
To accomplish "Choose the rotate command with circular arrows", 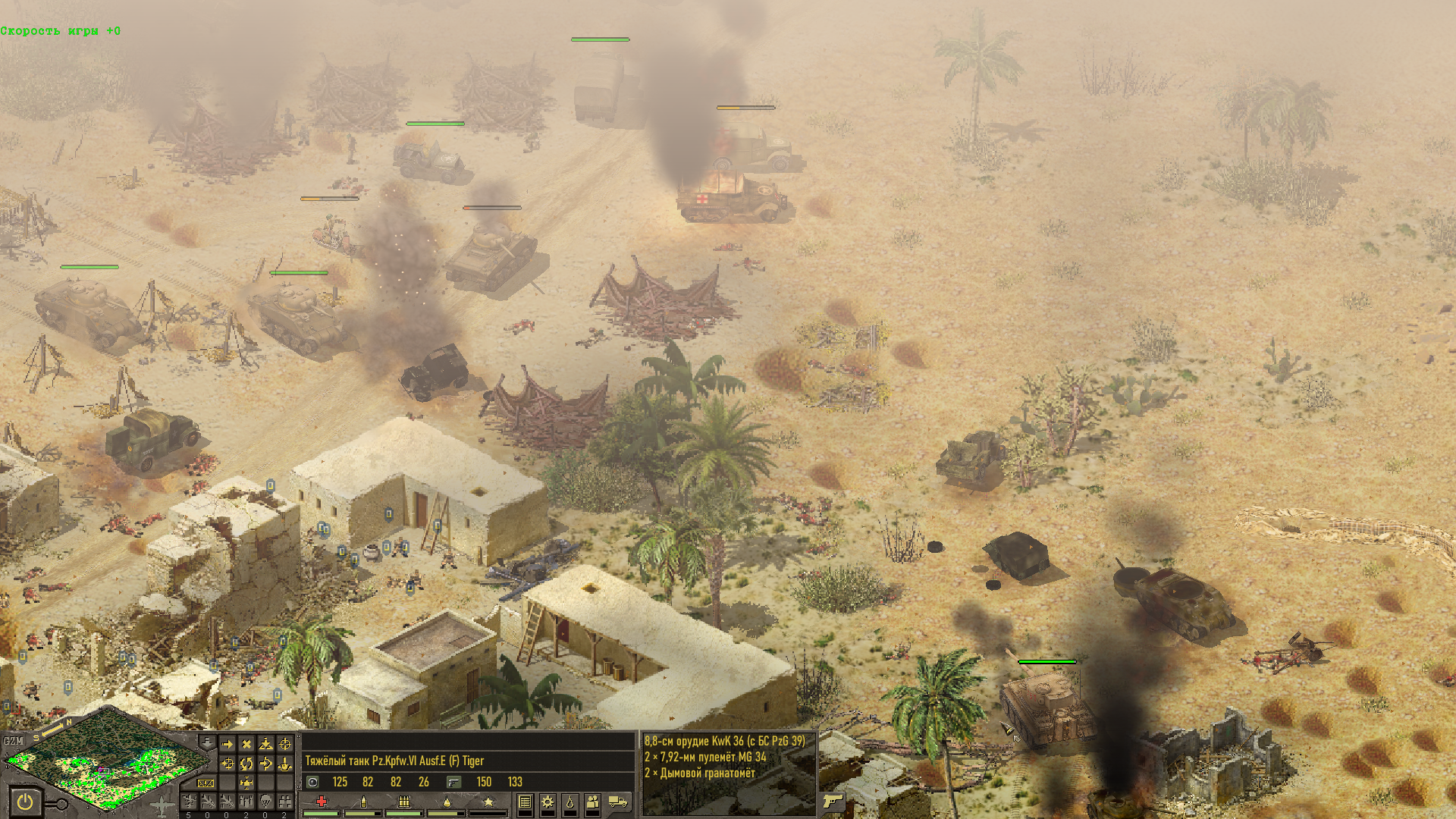I will (x=246, y=764).
